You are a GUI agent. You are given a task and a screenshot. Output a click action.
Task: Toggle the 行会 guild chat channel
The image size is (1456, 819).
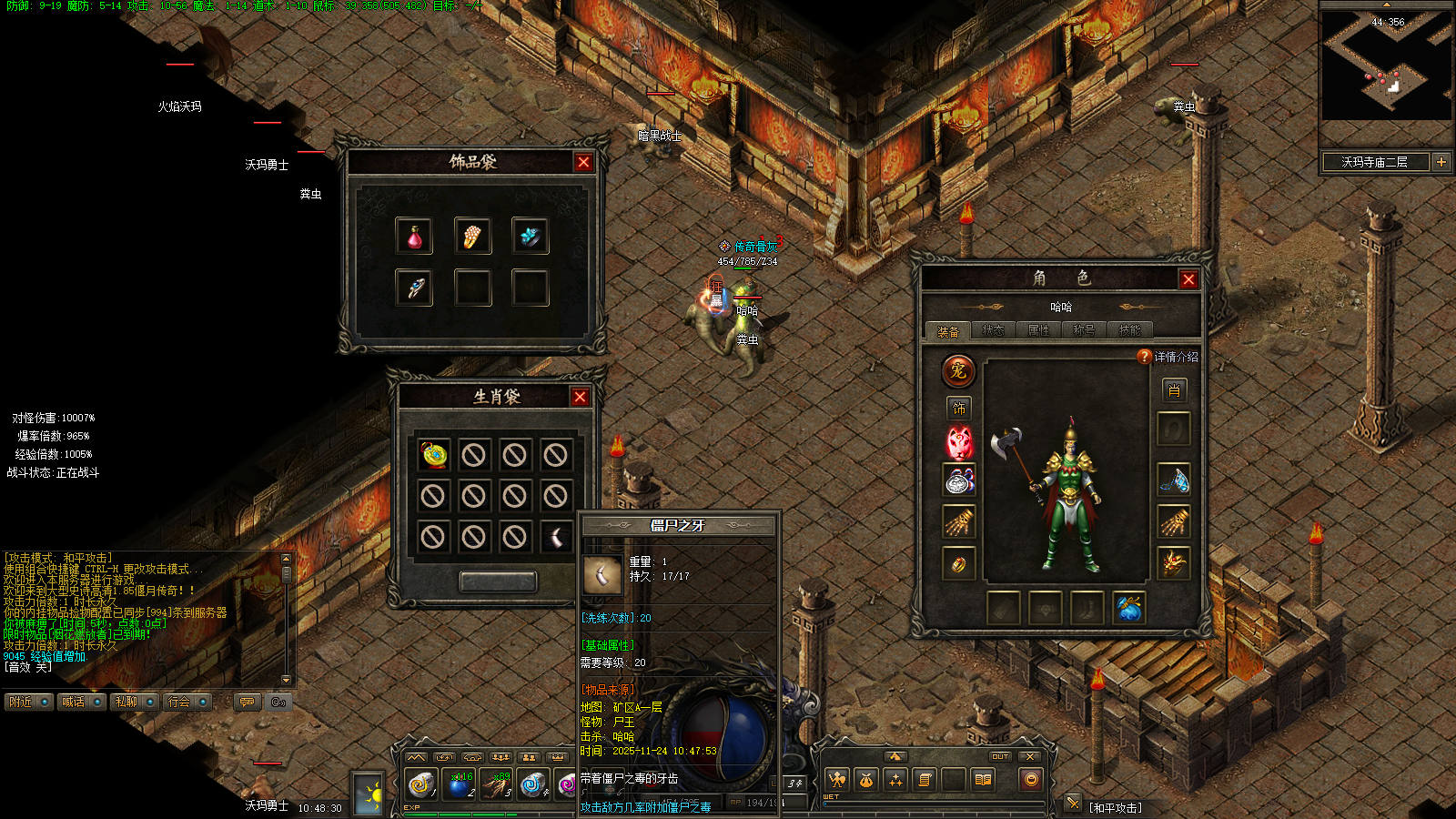coord(187,702)
